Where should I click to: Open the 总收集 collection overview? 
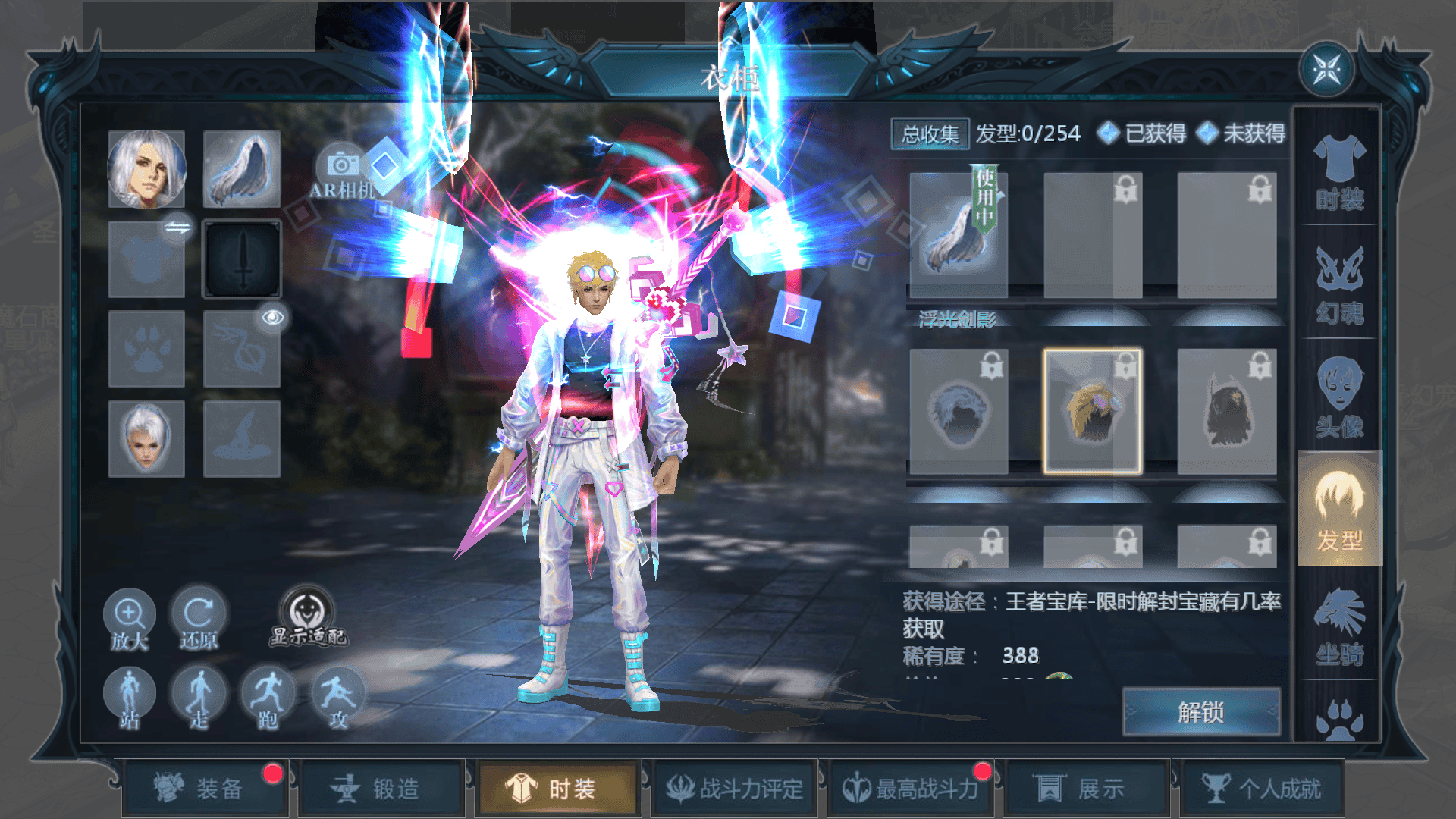930,133
